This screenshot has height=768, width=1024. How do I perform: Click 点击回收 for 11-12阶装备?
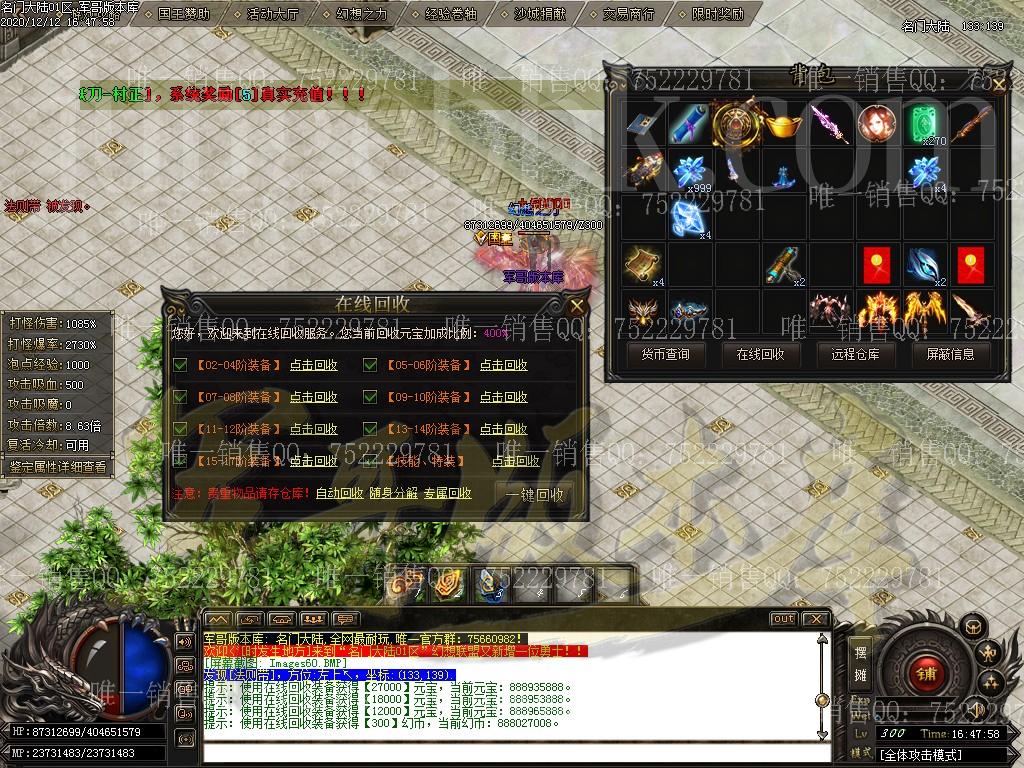coord(313,430)
